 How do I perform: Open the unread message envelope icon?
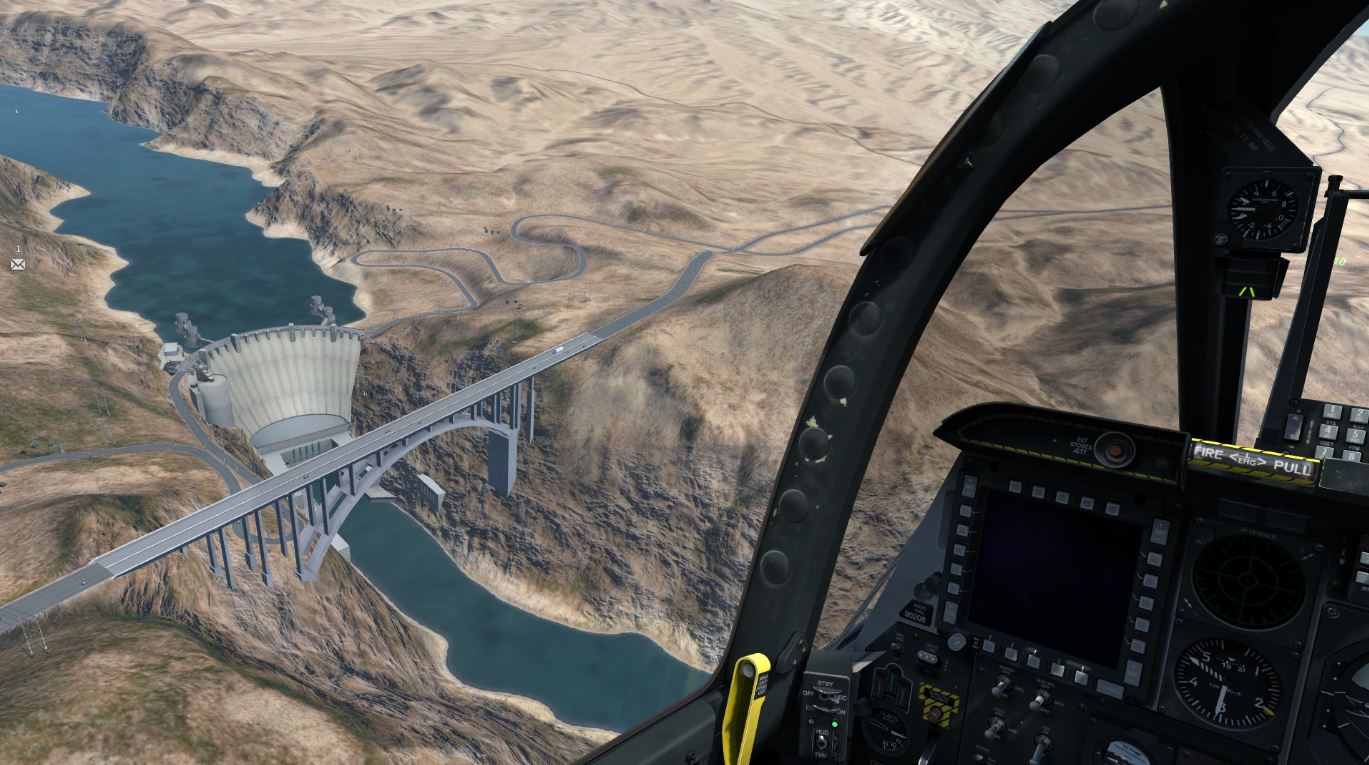[x=17, y=264]
